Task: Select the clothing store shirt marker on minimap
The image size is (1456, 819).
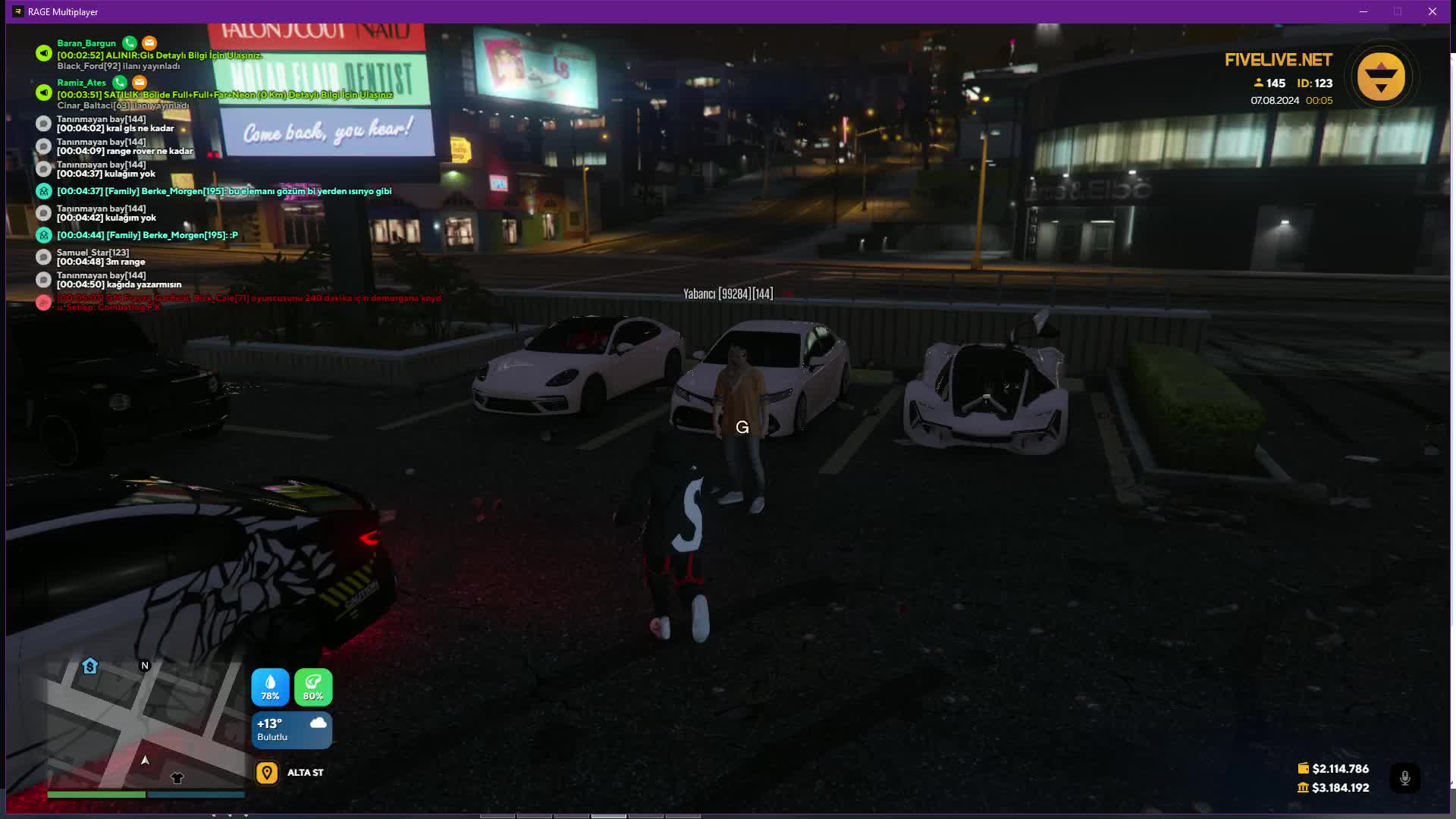Action: pyautogui.click(x=177, y=777)
